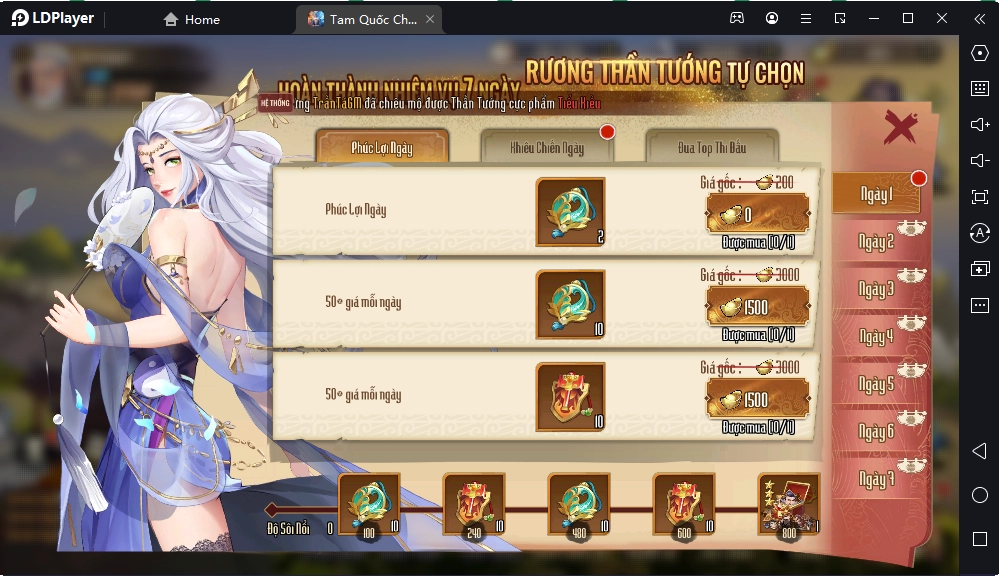The width and height of the screenshot is (999, 576).
Task: View the 800 milestone hero reward
Action: [788, 504]
